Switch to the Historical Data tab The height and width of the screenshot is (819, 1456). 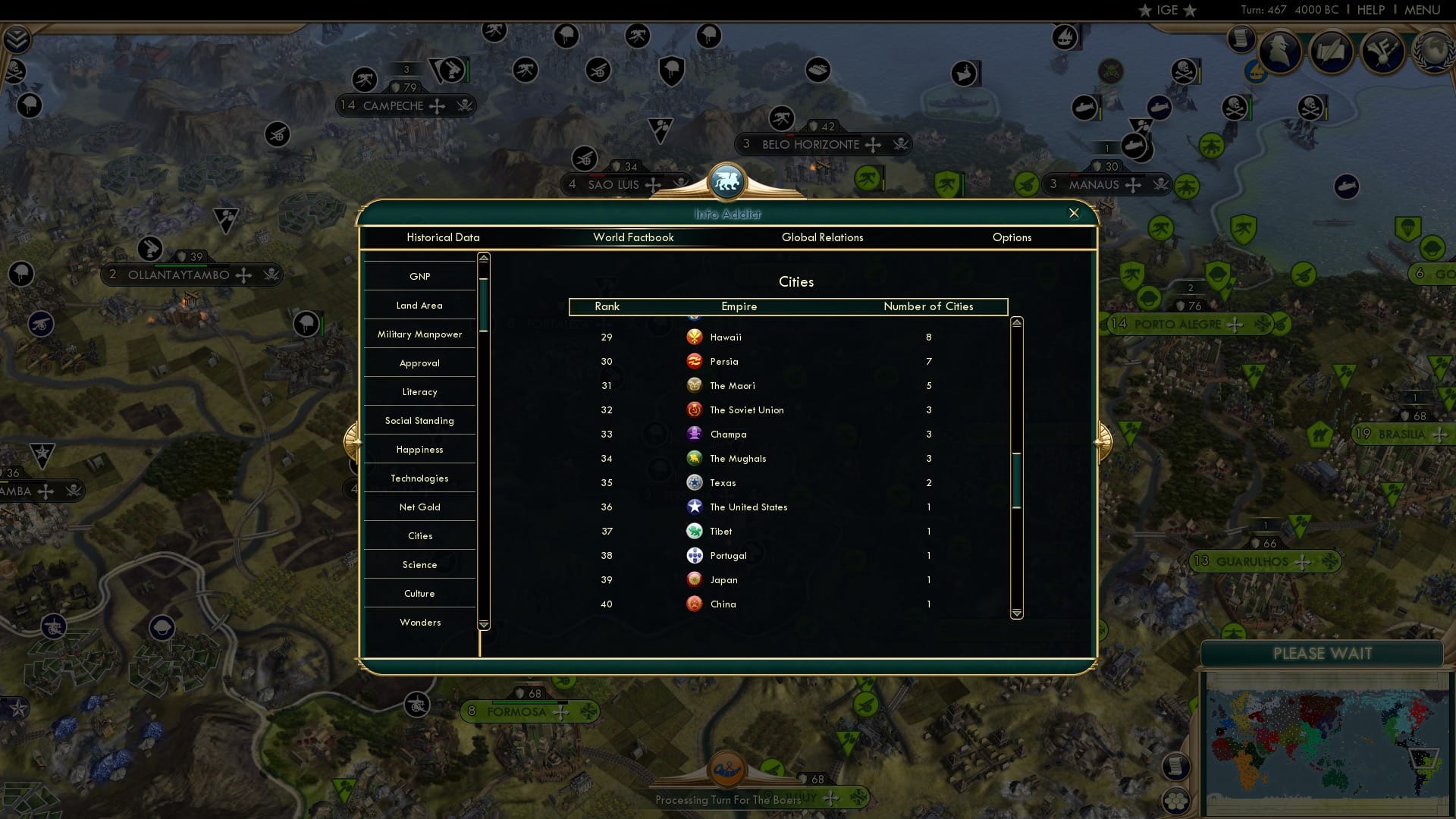click(x=443, y=237)
